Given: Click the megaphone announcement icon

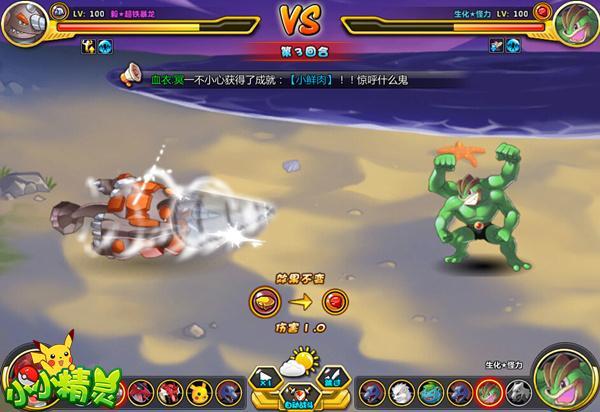Looking at the screenshot, I should point(129,75).
